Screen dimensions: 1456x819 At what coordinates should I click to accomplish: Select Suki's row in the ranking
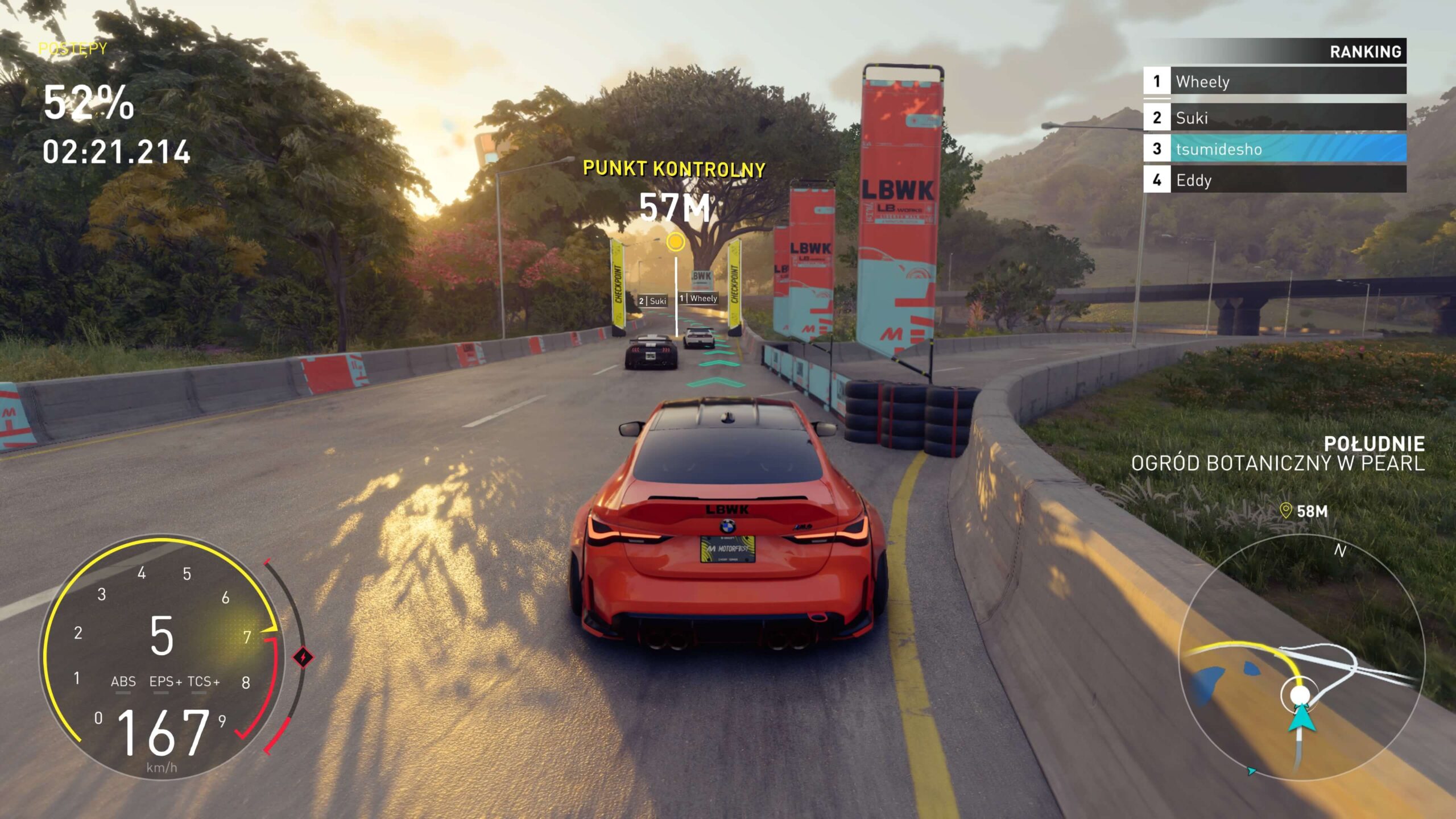point(1274,118)
